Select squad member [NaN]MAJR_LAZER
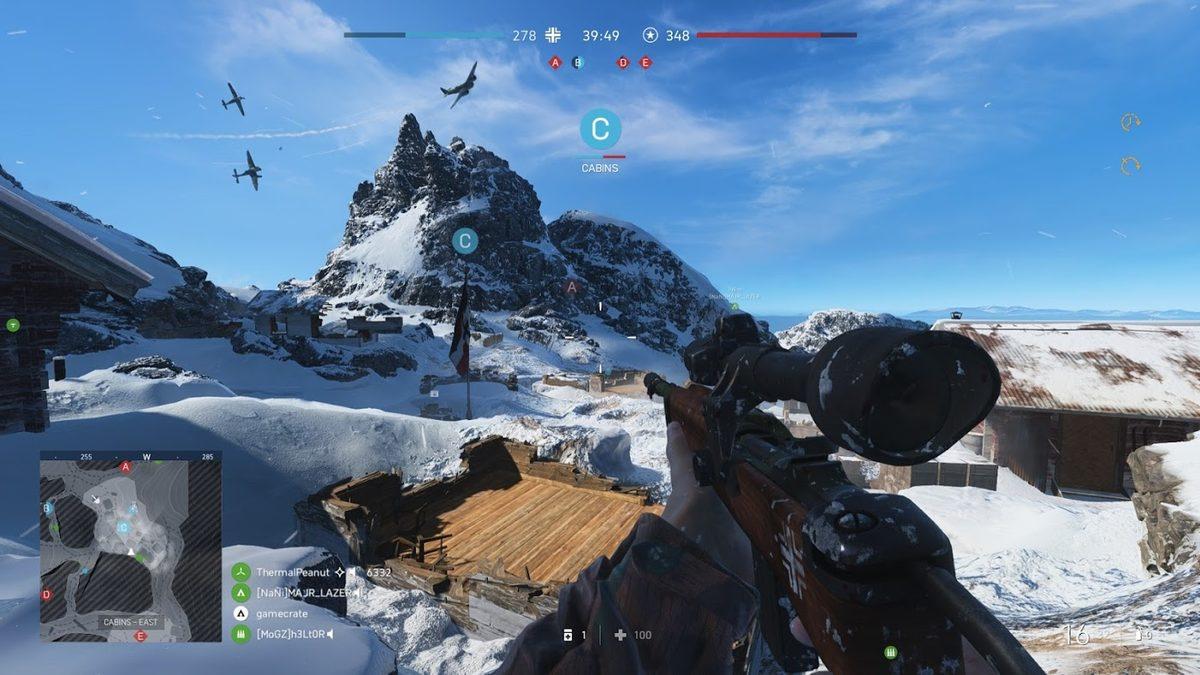 (290, 593)
